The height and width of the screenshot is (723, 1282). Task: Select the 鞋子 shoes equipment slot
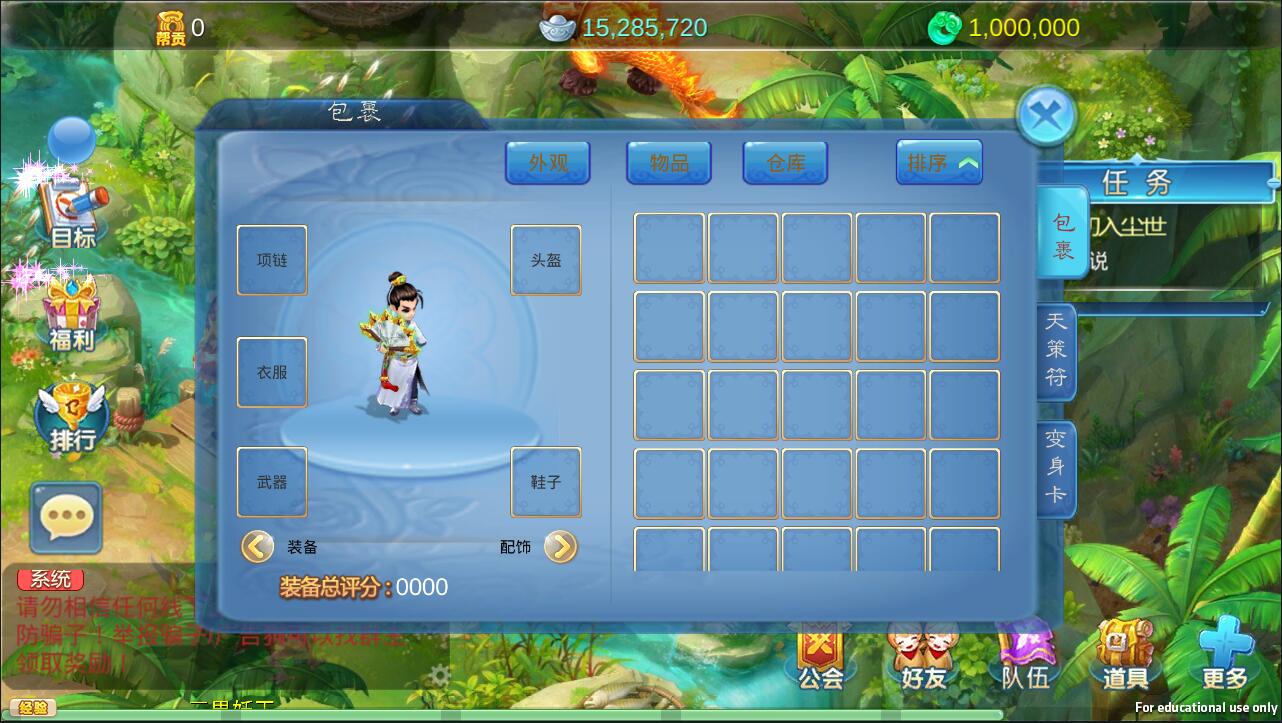pyautogui.click(x=546, y=482)
